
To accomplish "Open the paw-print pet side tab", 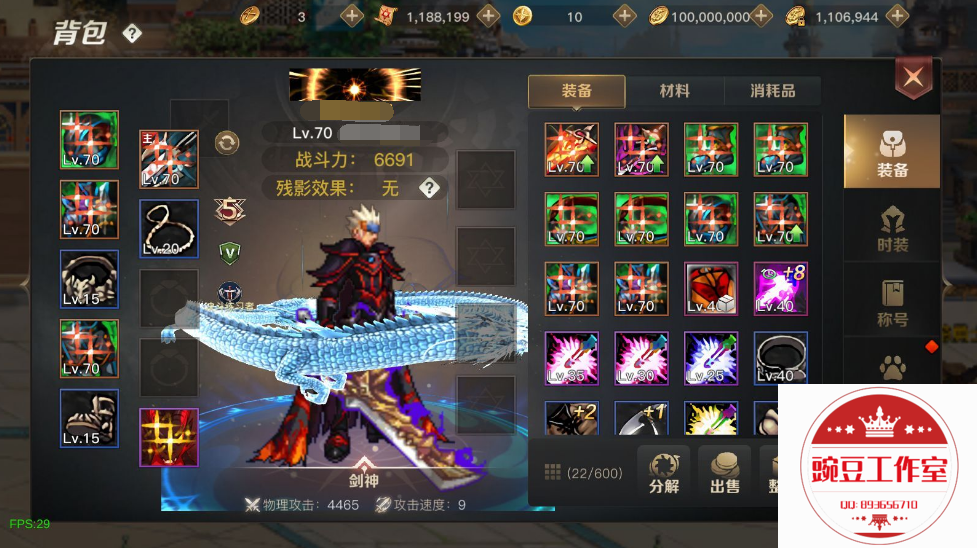I will 892,366.
